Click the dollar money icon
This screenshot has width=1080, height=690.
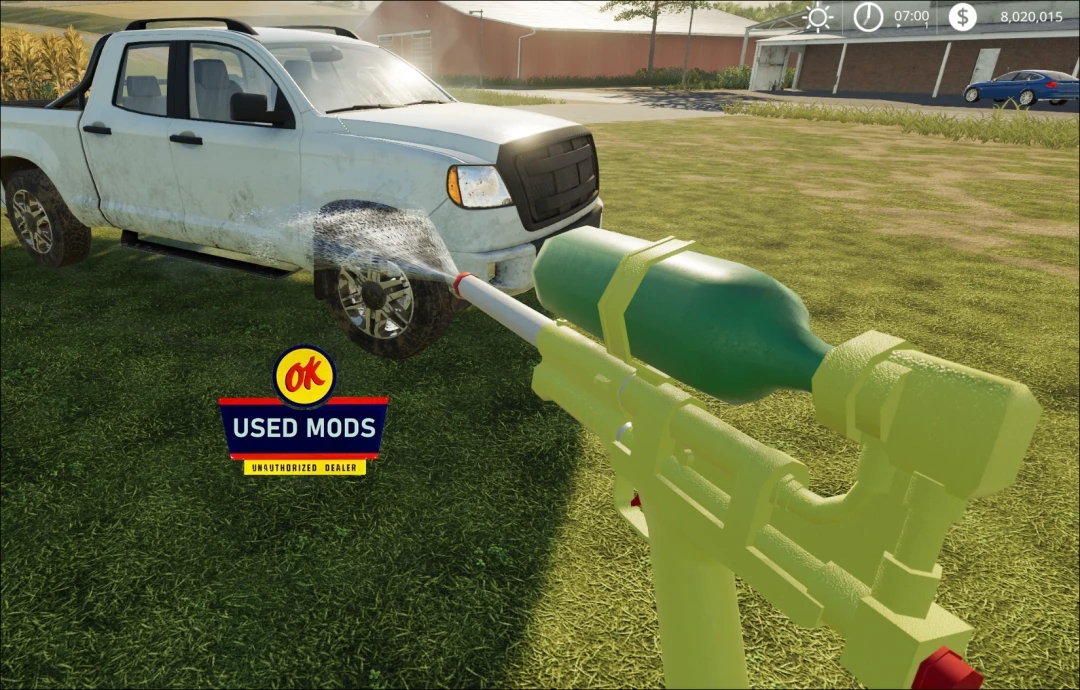(962, 17)
